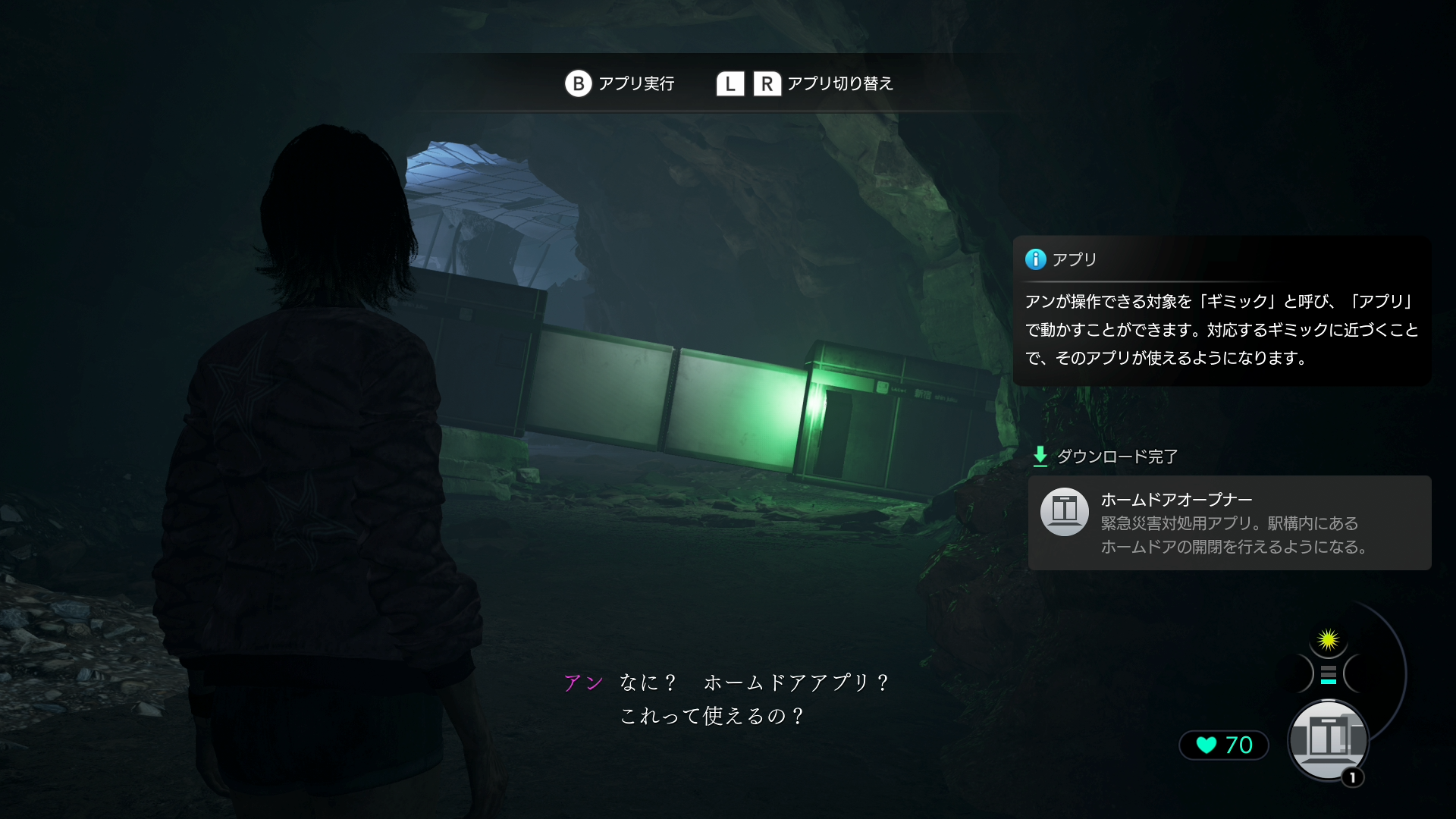Click the yellow sun icon on the radial menu
1456x819 pixels.
coord(1328,641)
